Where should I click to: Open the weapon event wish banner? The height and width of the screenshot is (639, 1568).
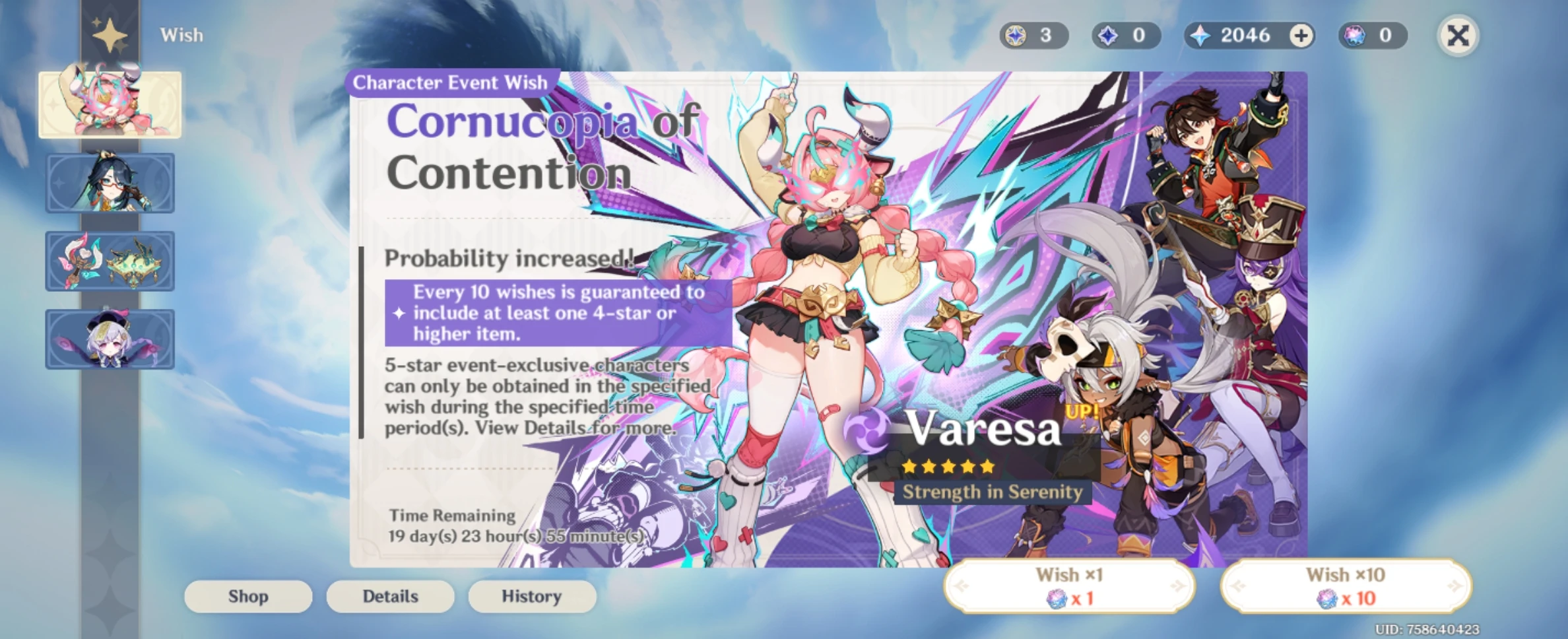coord(110,261)
